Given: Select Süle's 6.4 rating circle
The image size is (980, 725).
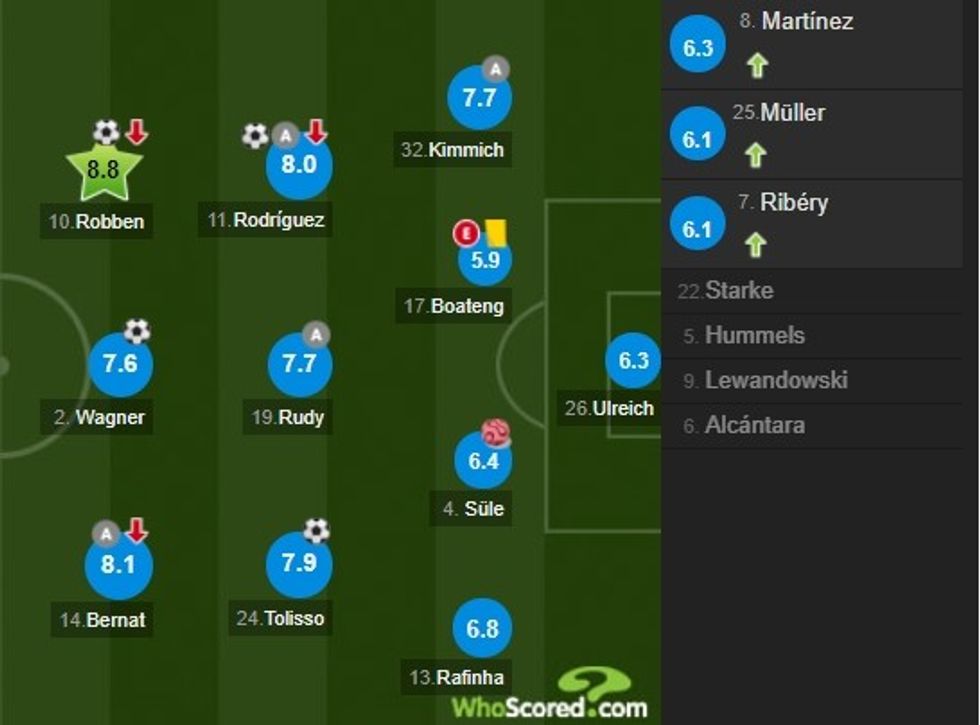Looking at the screenshot, I should click(484, 461).
